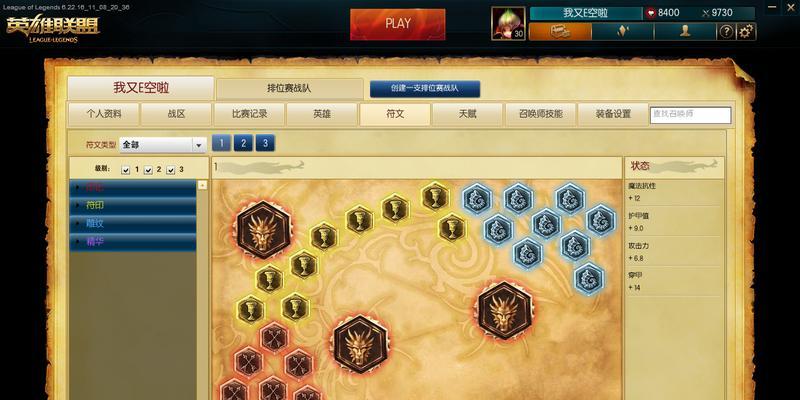Open the gear settings icon
Screen dimensions: 800x400
pyautogui.click(x=747, y=32)
